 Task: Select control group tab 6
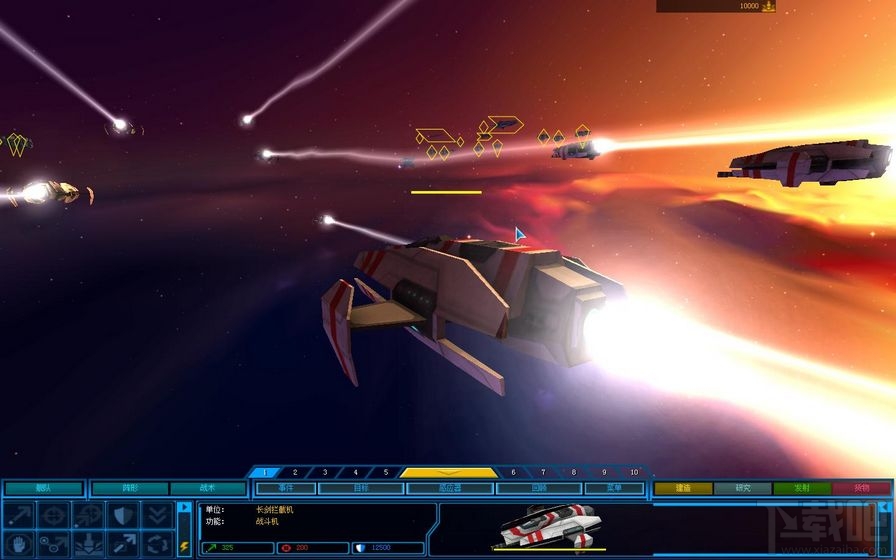tap(513, 472)
